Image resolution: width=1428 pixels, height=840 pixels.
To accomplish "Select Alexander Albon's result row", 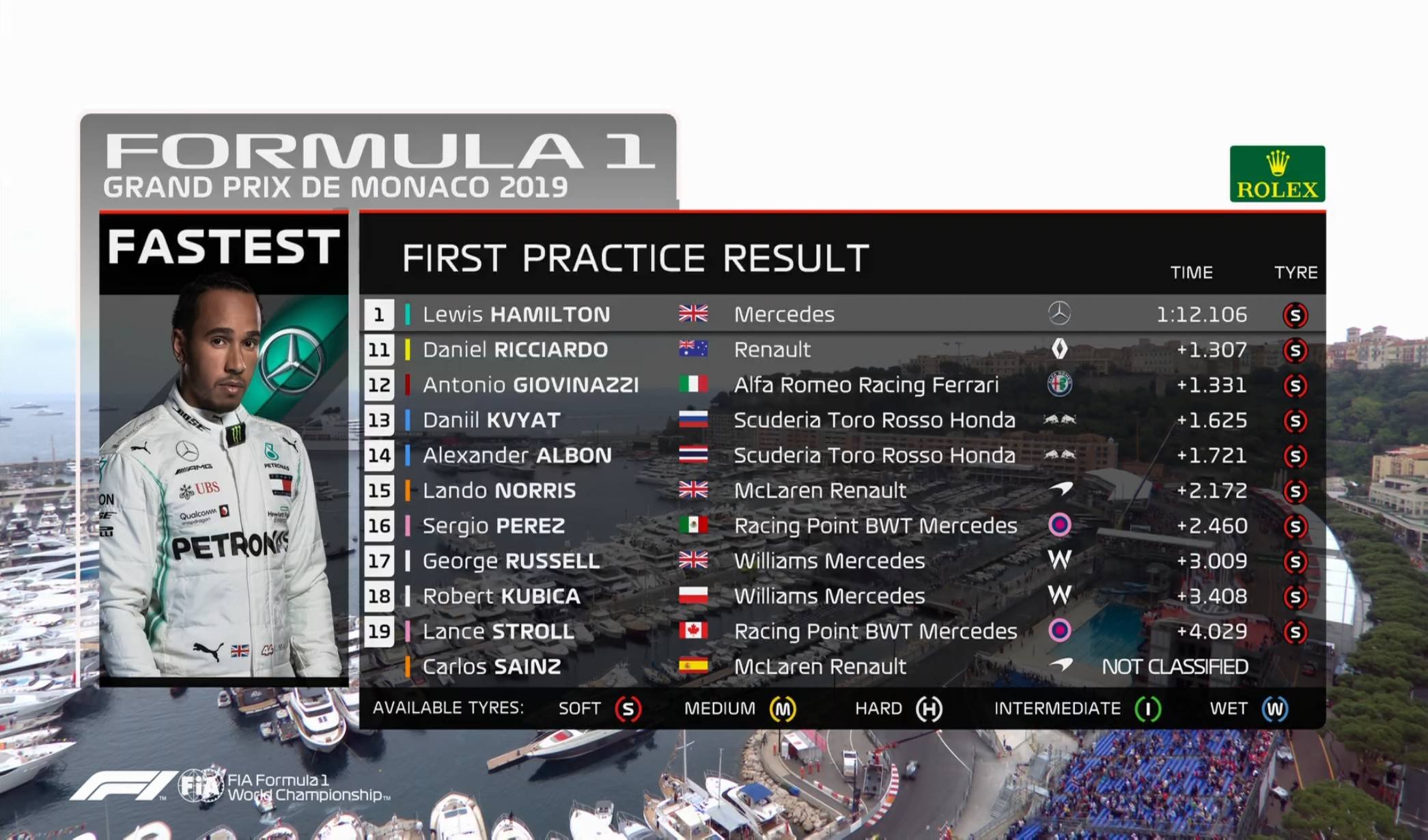I will 841,456.
